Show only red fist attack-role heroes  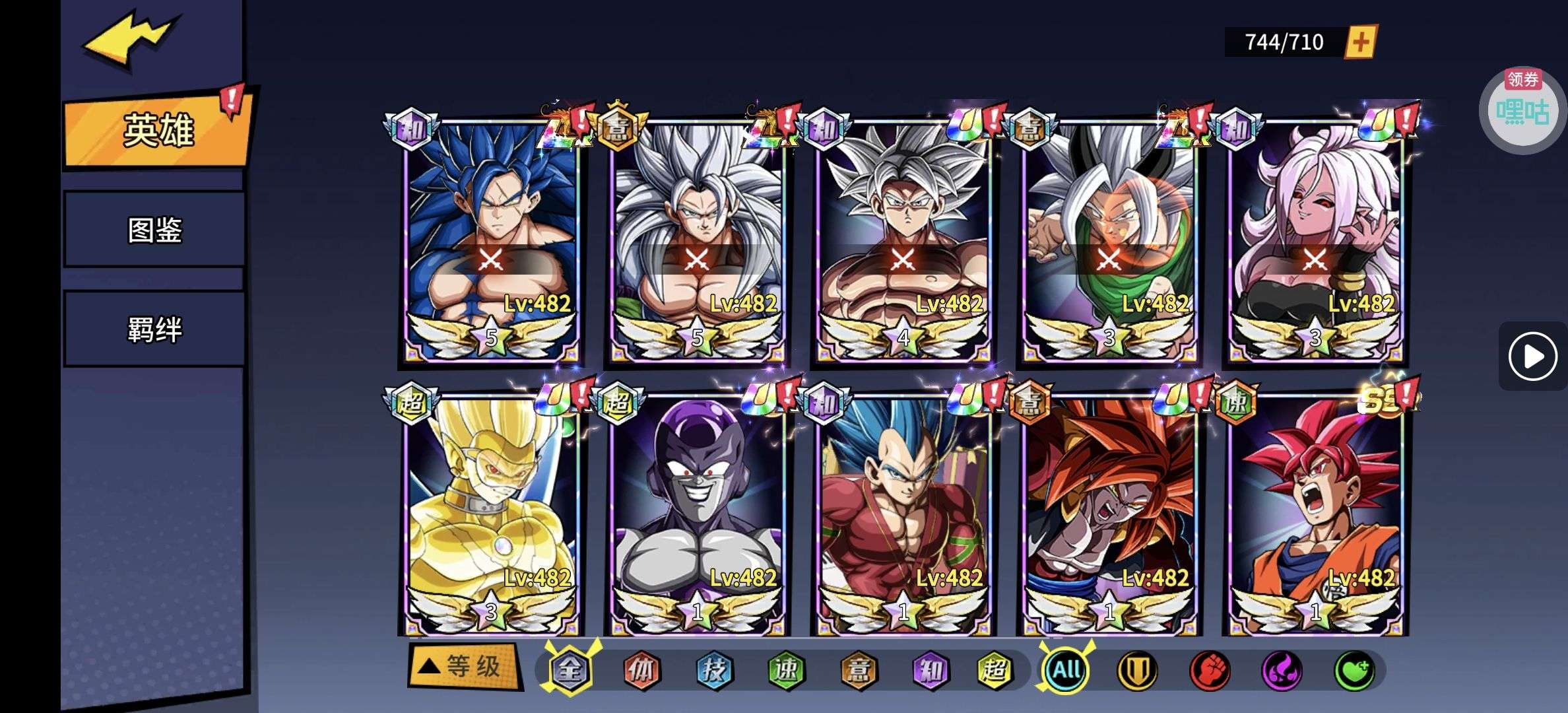click(1209, 670)
